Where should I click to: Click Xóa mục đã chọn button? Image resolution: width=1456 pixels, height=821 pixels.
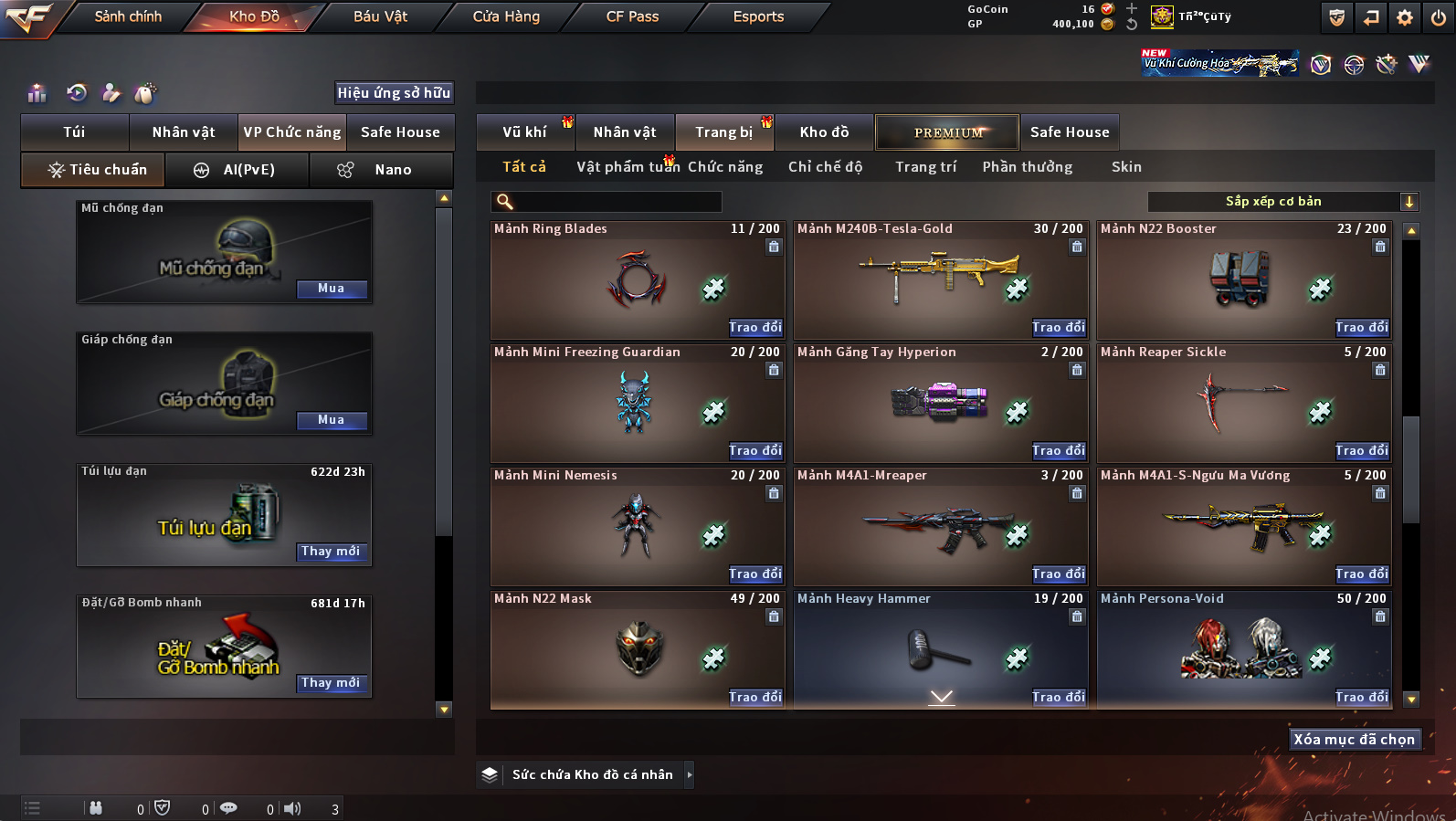(1354, 740)
